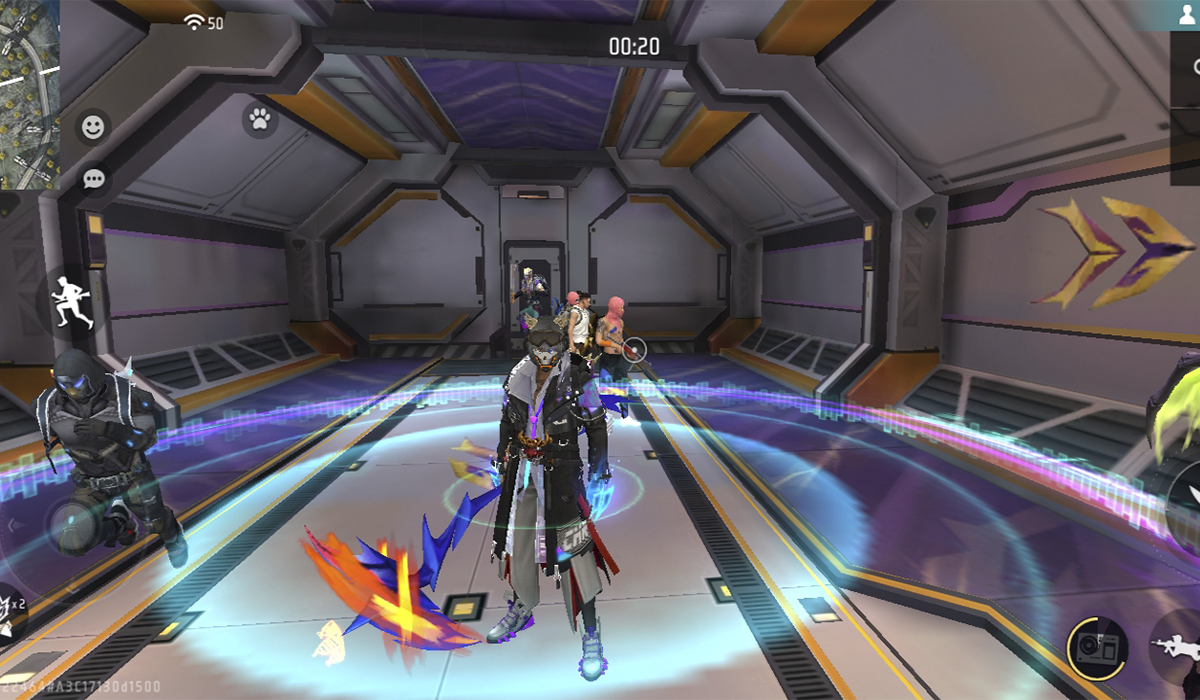The height and width of the screenshot is (700, 1200).
Task: Open the player silhouette panel
Action: 1185,15
